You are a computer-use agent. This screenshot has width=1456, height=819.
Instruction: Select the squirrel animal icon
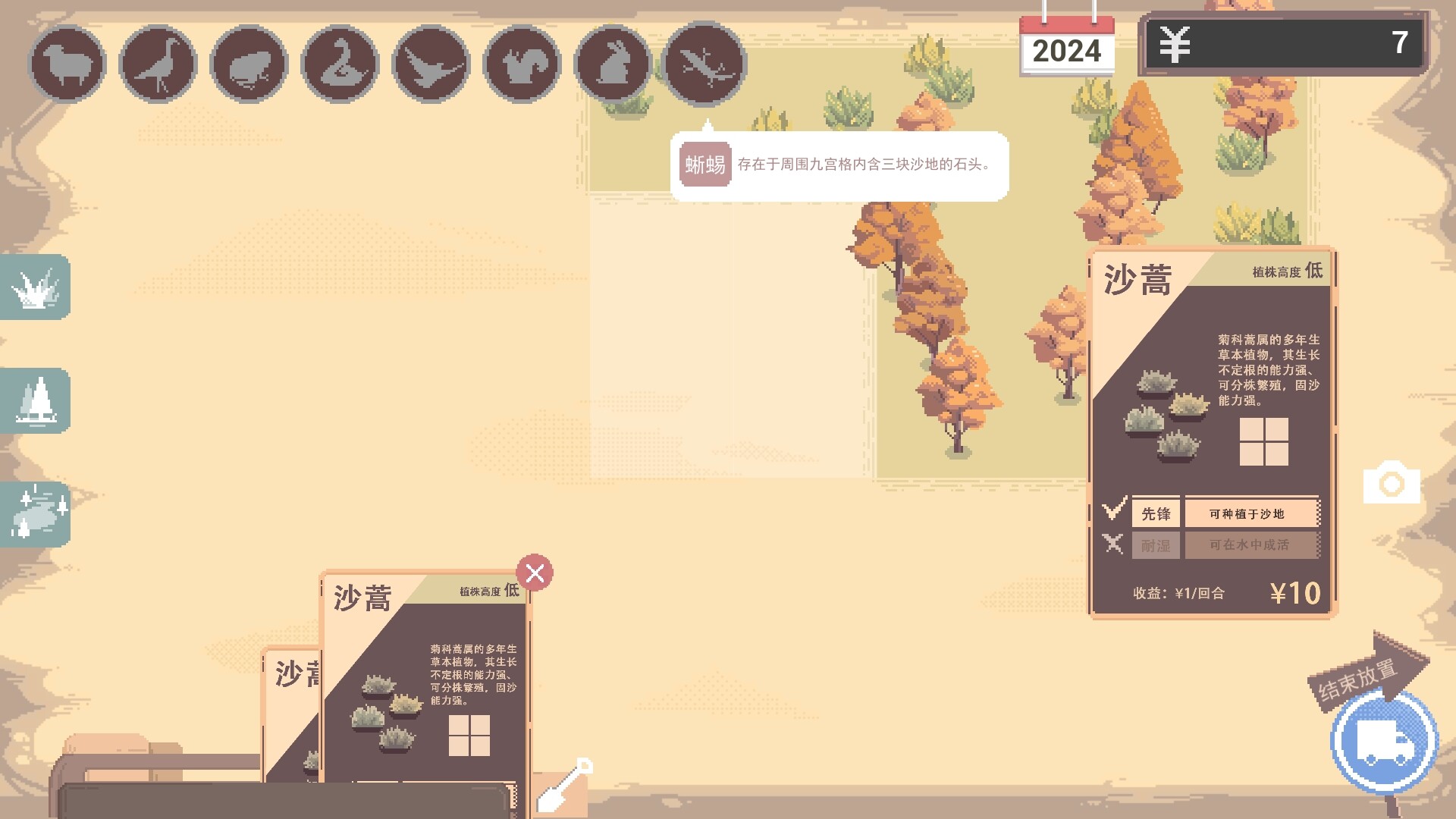[x=521, y=63]
